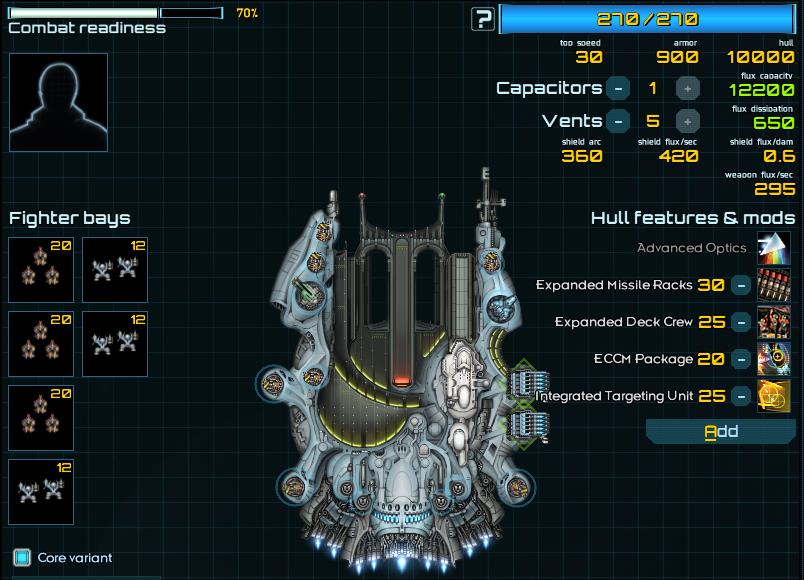Click the Expanded Missile Racks icon
This screenshot has width=804, height=580.
[x=774, y=285]
